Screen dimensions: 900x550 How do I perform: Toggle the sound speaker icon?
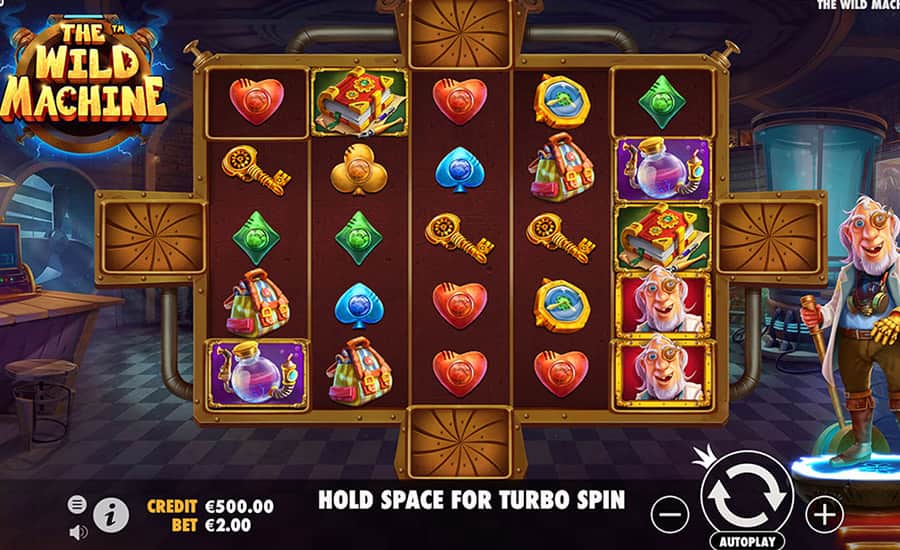click(x=77, y=531)
